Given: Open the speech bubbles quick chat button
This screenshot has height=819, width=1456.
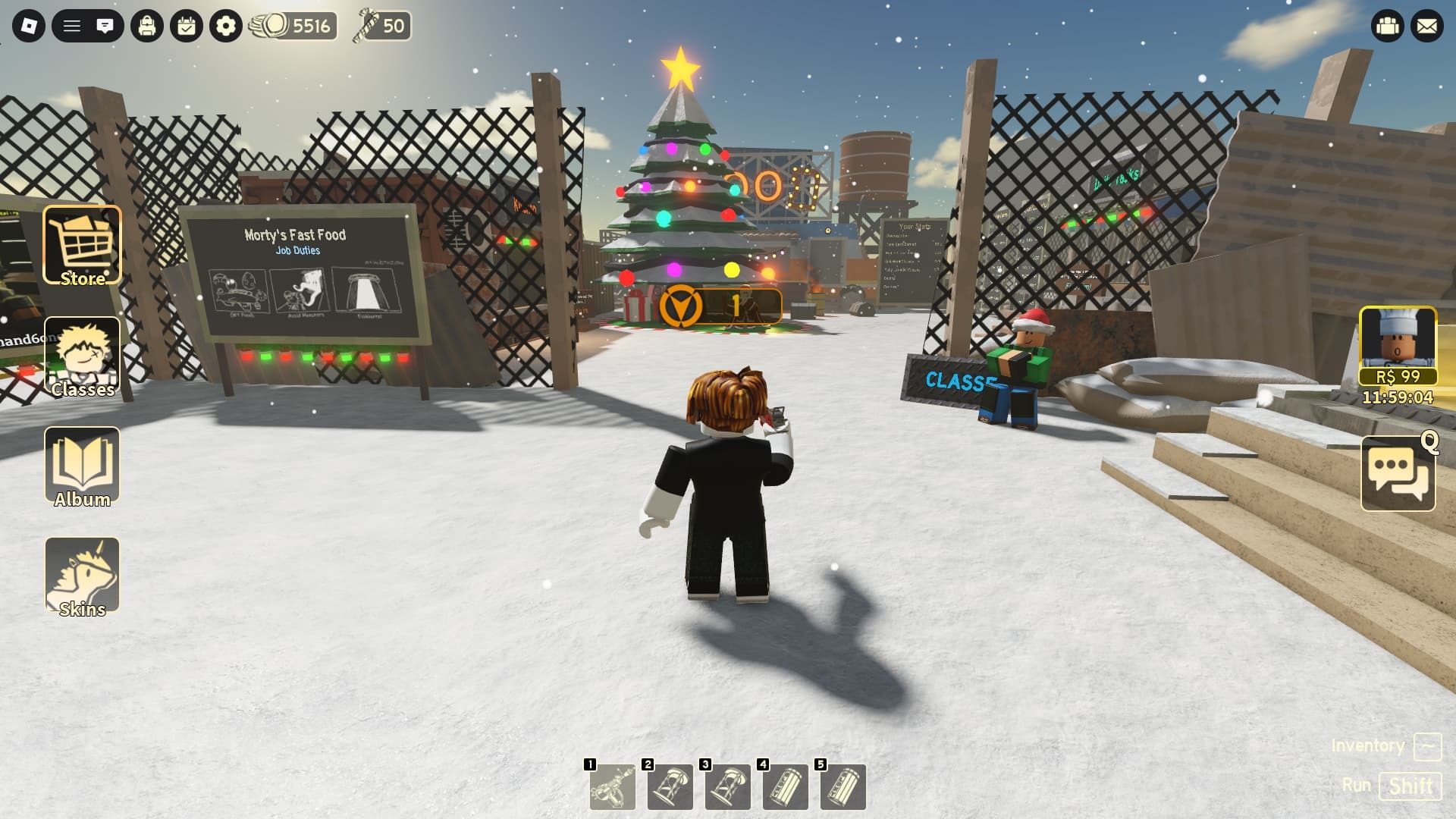Looking at the screenshot, I should click(x=1398, y=474).
